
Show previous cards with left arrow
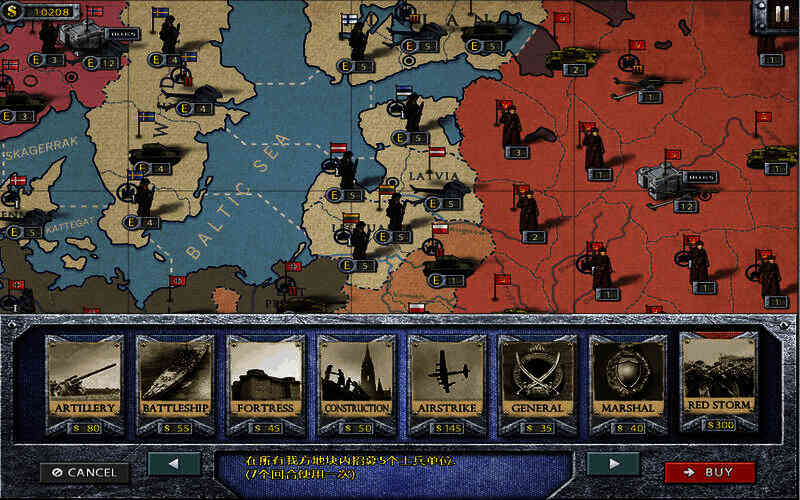point(173,464)
